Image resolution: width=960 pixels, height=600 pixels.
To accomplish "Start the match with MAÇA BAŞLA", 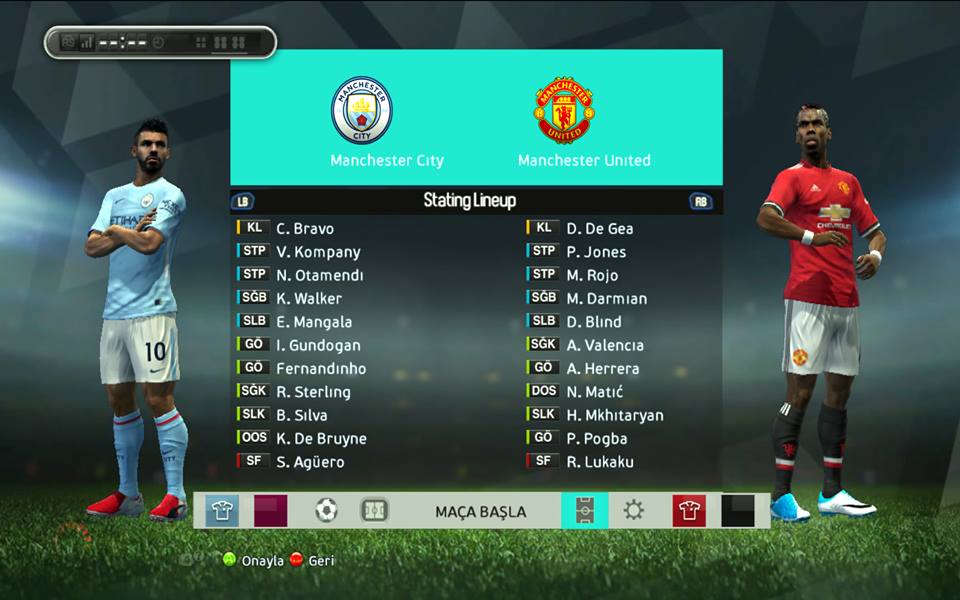I will click(480, 511).
